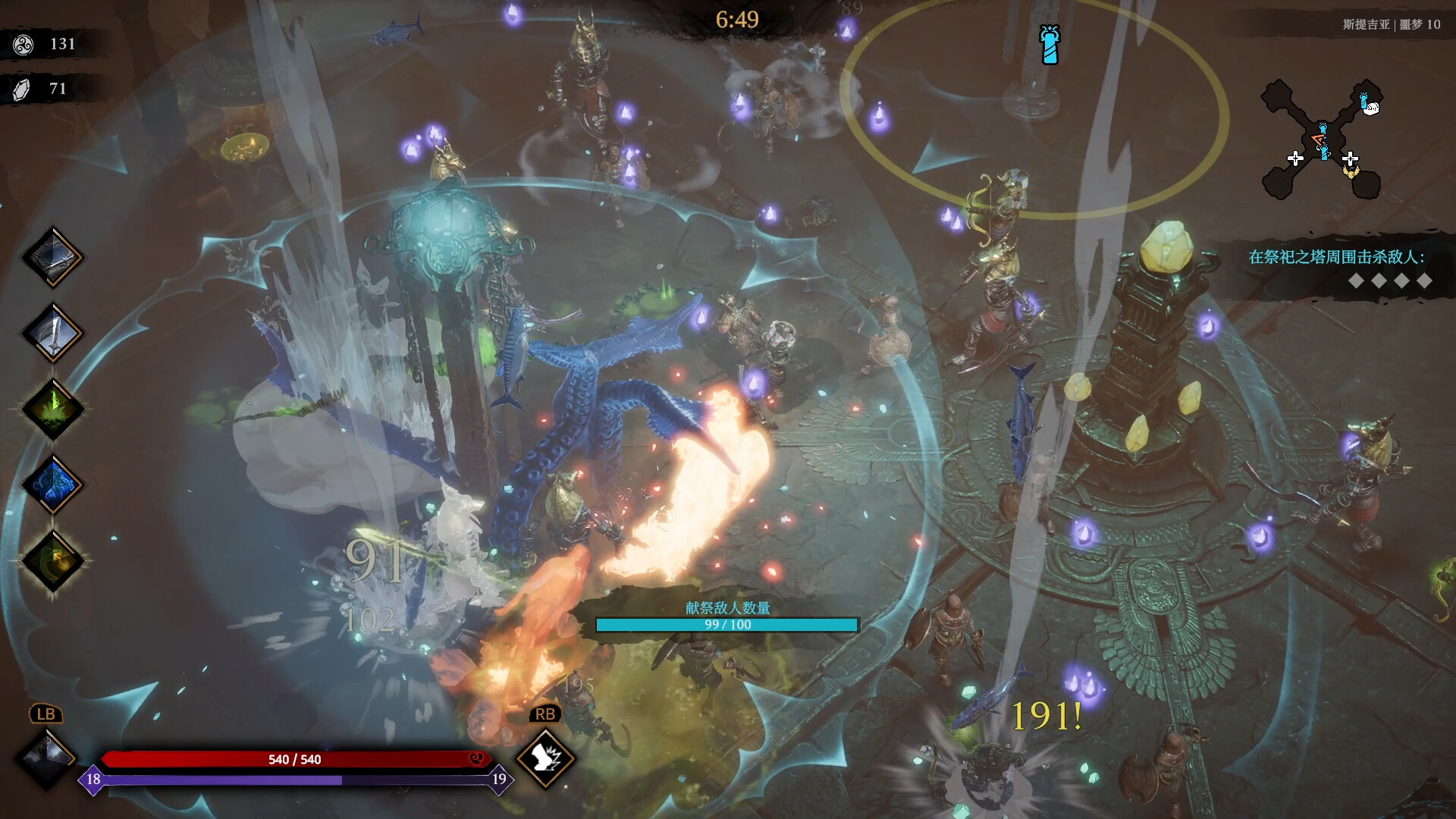The width and height of the screenshot is (1456, 819).
Task: Choose the green flame ability icon
Action: click(x=52, y=409)
